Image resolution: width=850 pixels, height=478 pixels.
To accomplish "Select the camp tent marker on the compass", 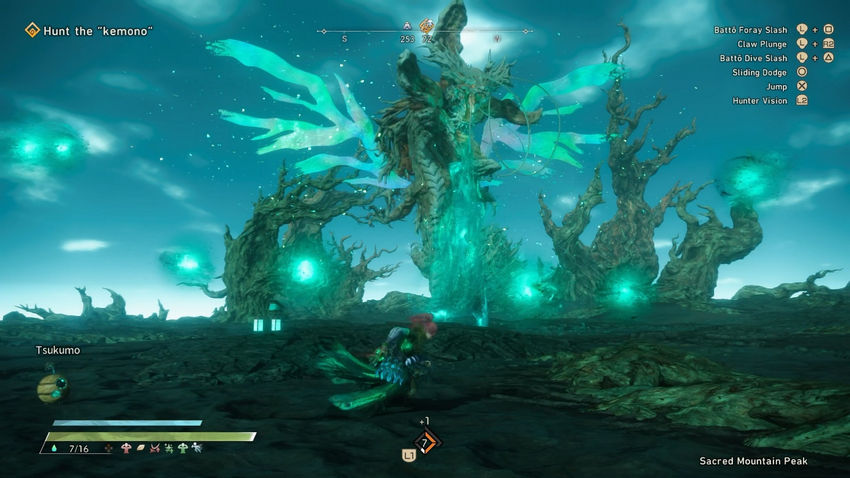I will click(406, 25).
